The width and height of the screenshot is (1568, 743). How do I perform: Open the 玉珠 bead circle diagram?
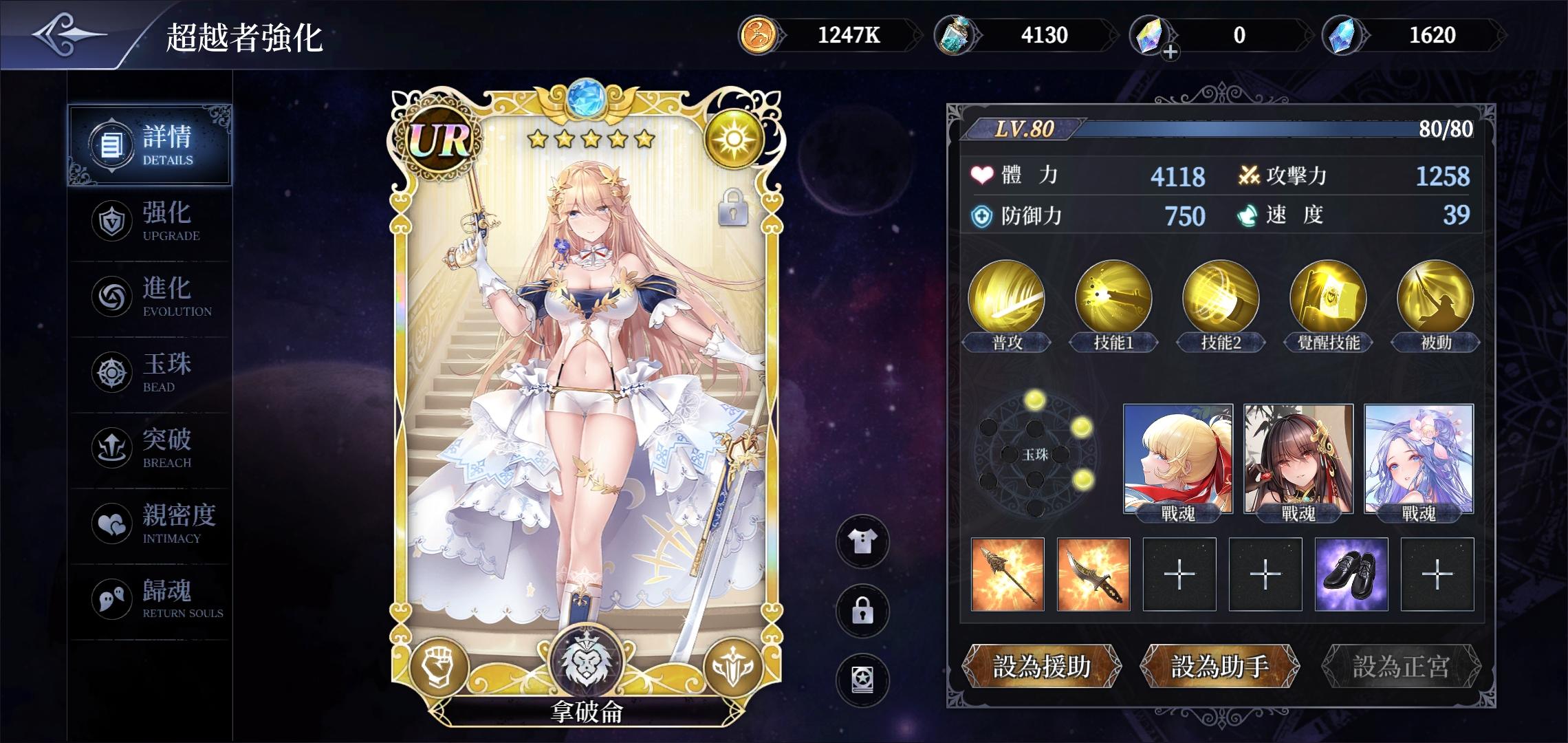pyautogui.click(x=1034, y=455)
